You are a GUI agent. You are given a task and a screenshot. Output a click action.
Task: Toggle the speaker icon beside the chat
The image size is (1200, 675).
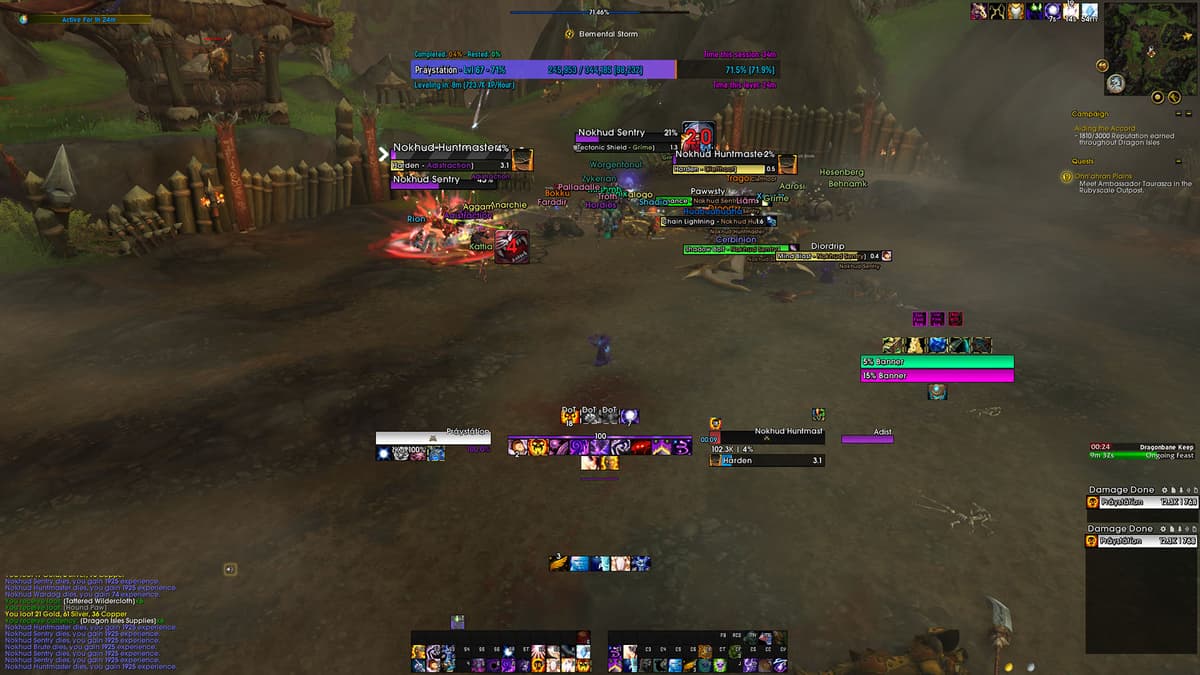coord(230,569)
